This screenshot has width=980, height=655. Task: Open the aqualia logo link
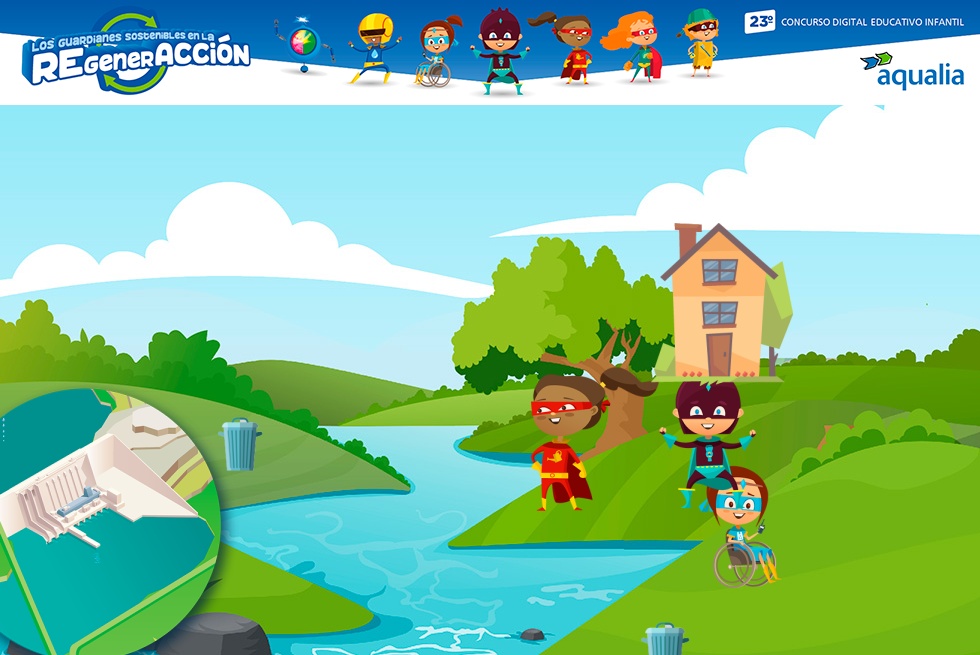912,70
